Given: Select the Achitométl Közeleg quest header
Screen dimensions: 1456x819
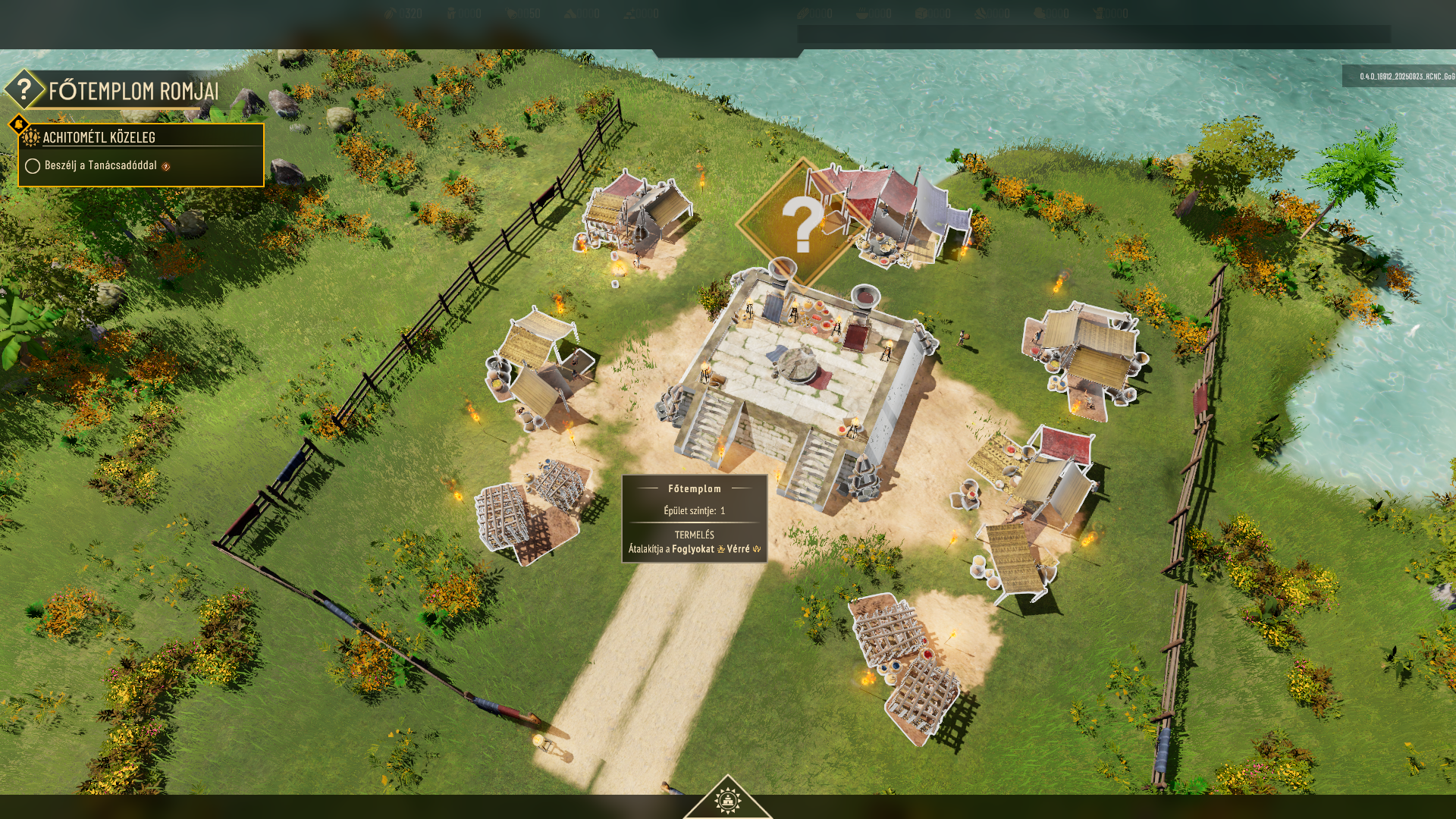Looking at the screenshot, I should 99,137.
